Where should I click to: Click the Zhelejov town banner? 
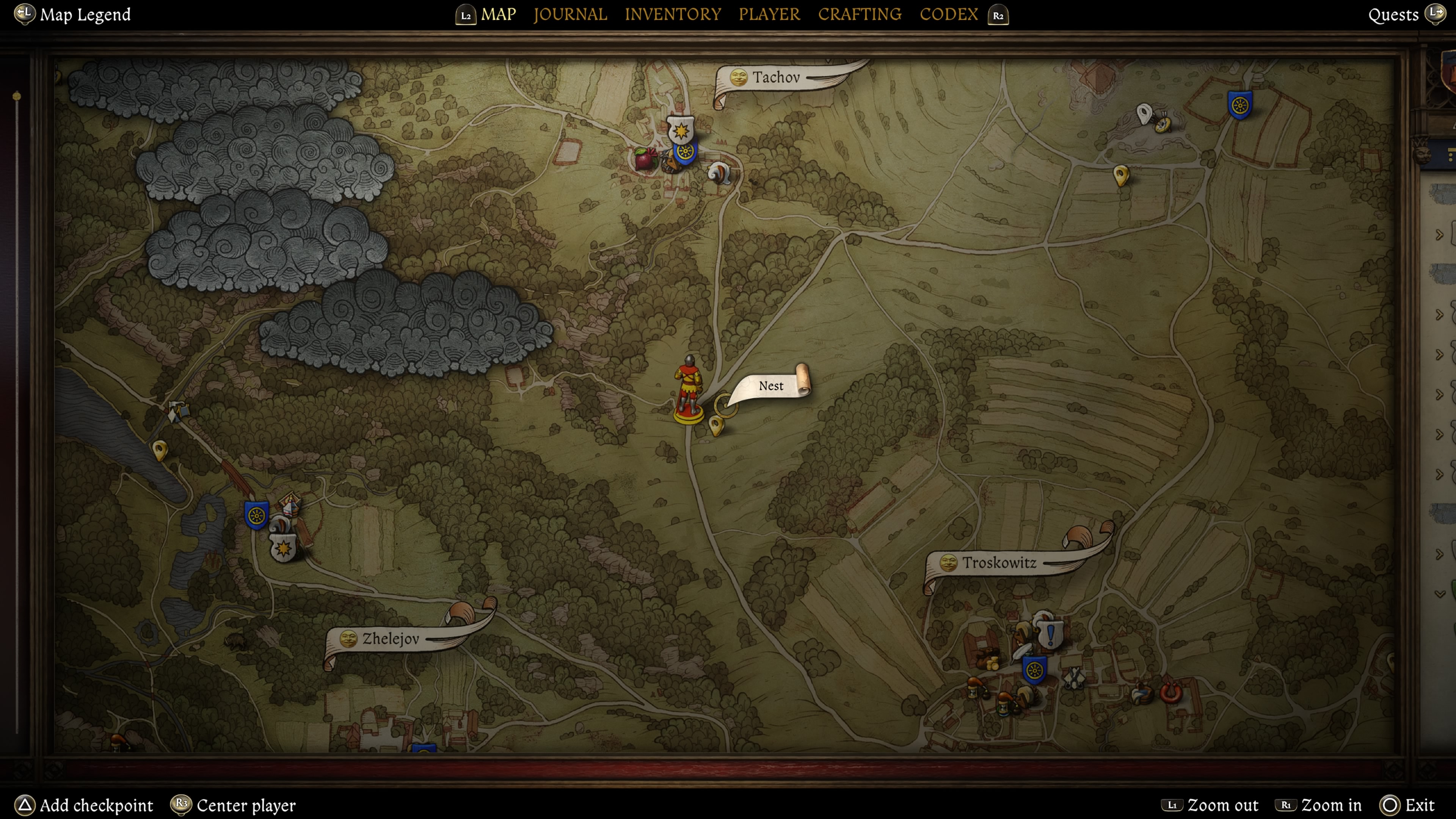390,639
